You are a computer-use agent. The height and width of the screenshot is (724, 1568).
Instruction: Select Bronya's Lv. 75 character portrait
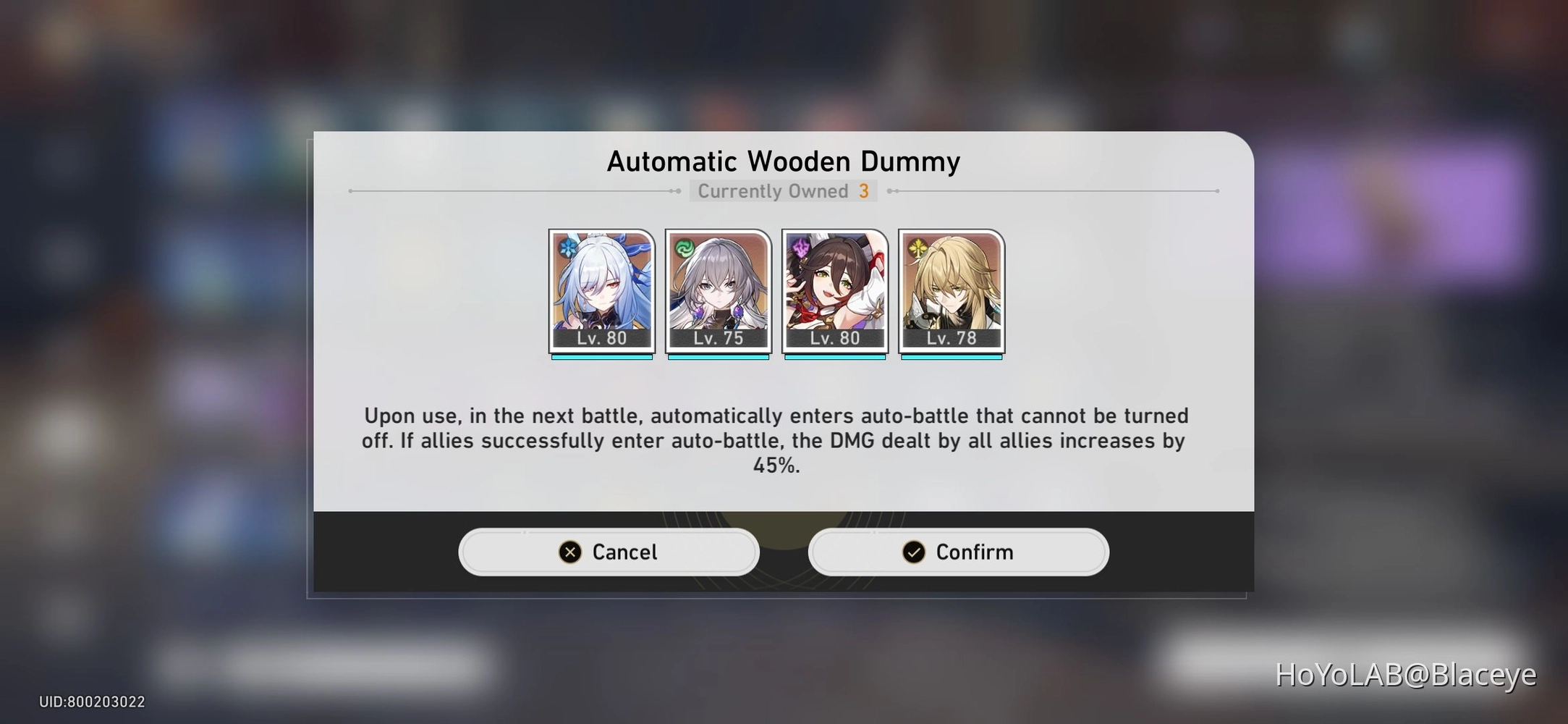[x=718, y=290]
